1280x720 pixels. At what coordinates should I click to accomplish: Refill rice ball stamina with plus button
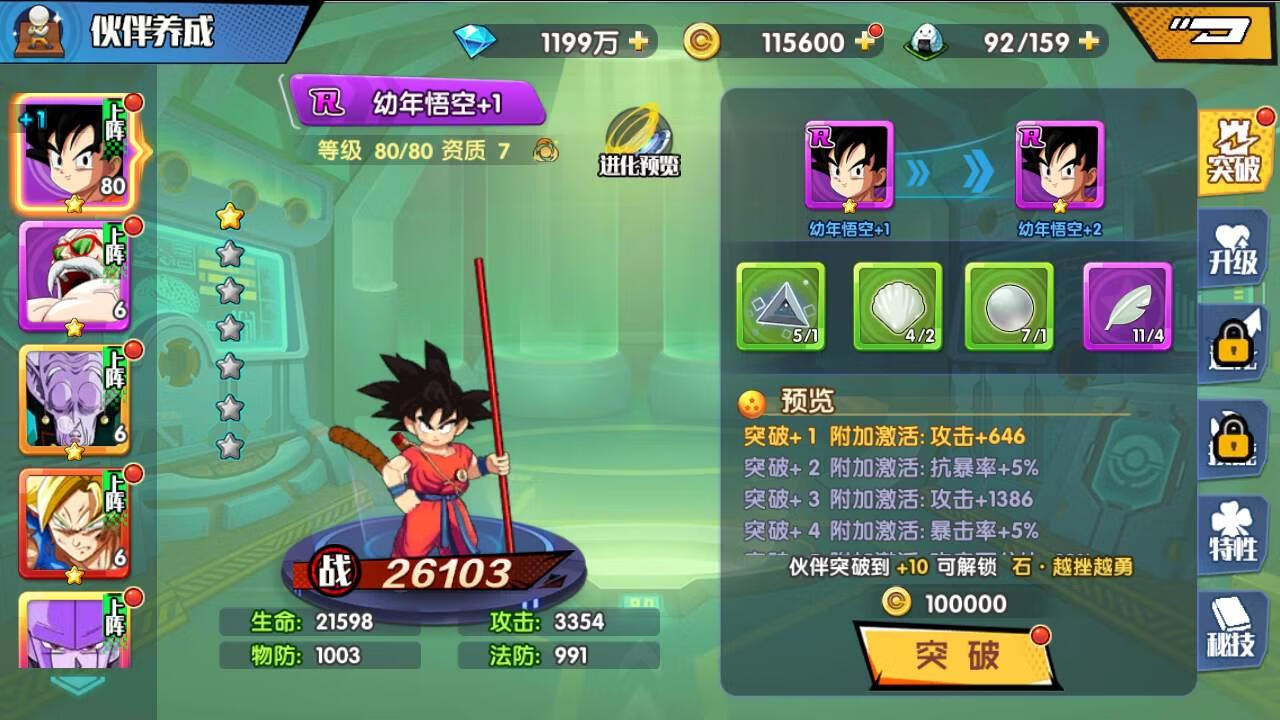[x=1090, y=42]
